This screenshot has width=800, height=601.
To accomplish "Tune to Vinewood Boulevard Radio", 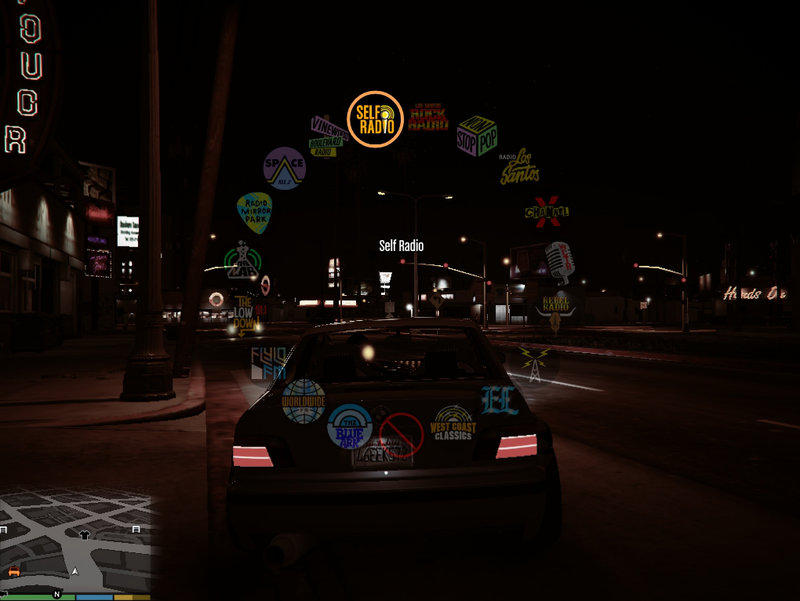I will (329, 135).
